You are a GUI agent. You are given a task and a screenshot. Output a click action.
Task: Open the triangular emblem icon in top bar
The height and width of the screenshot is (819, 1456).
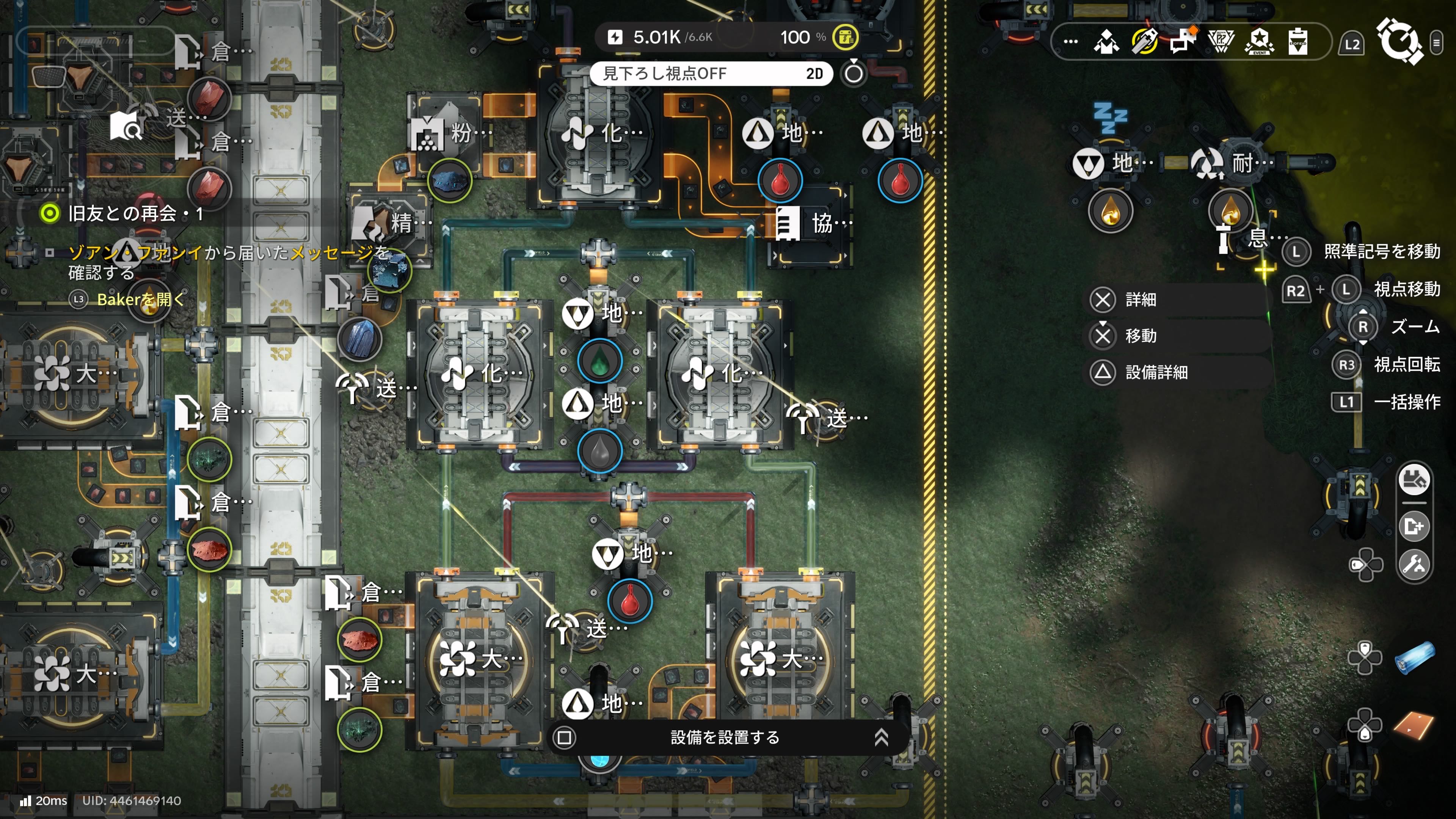click(x=1221, y=41)
